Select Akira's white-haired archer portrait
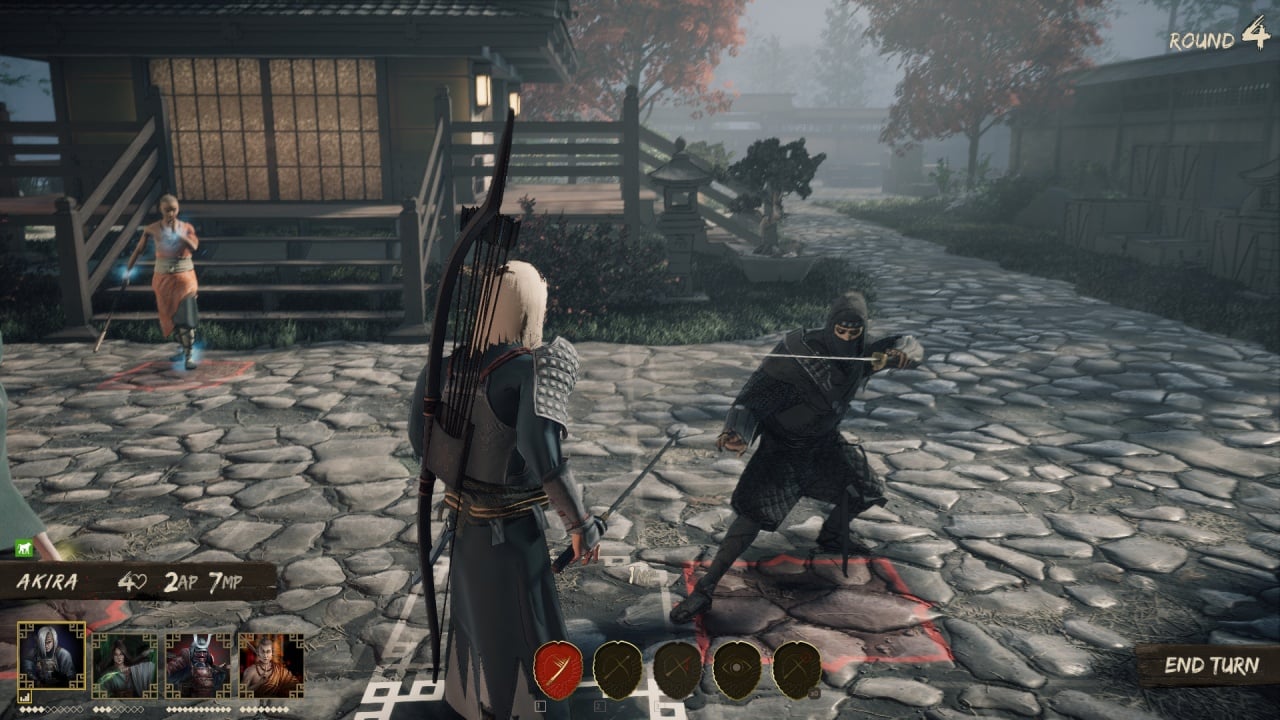The width and height of the screenshot is (1280, 720). (x=51, y=658)
